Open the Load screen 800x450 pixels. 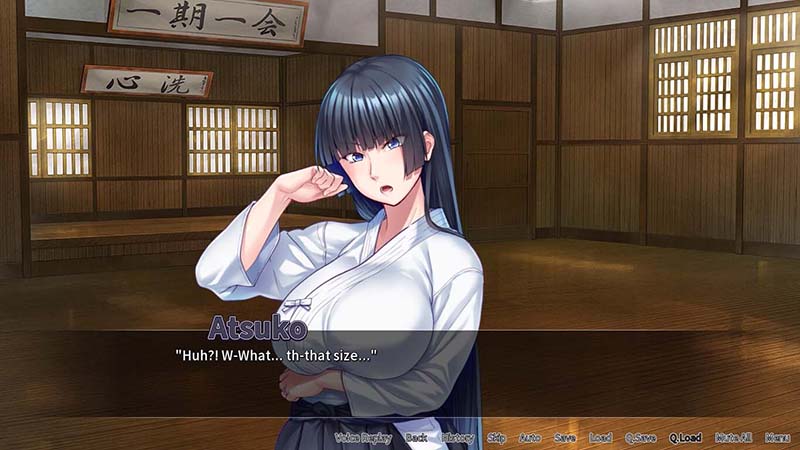tap(600, 438)
